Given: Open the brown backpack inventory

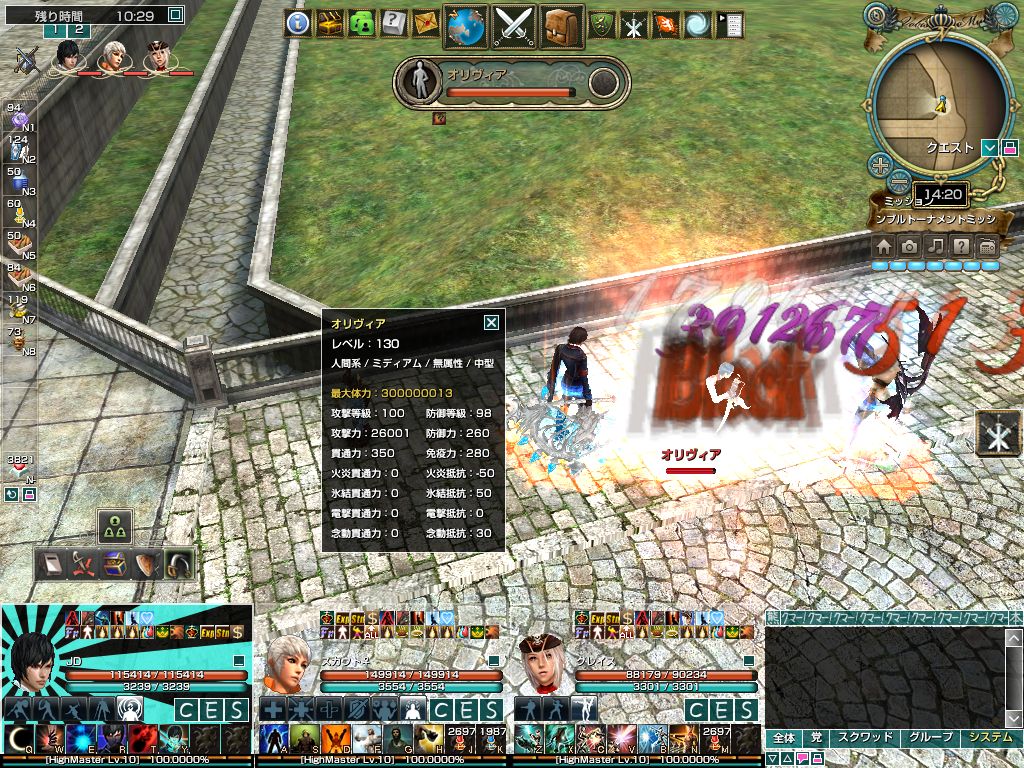Looking at the screenshot, I should (x=563, y=25).
